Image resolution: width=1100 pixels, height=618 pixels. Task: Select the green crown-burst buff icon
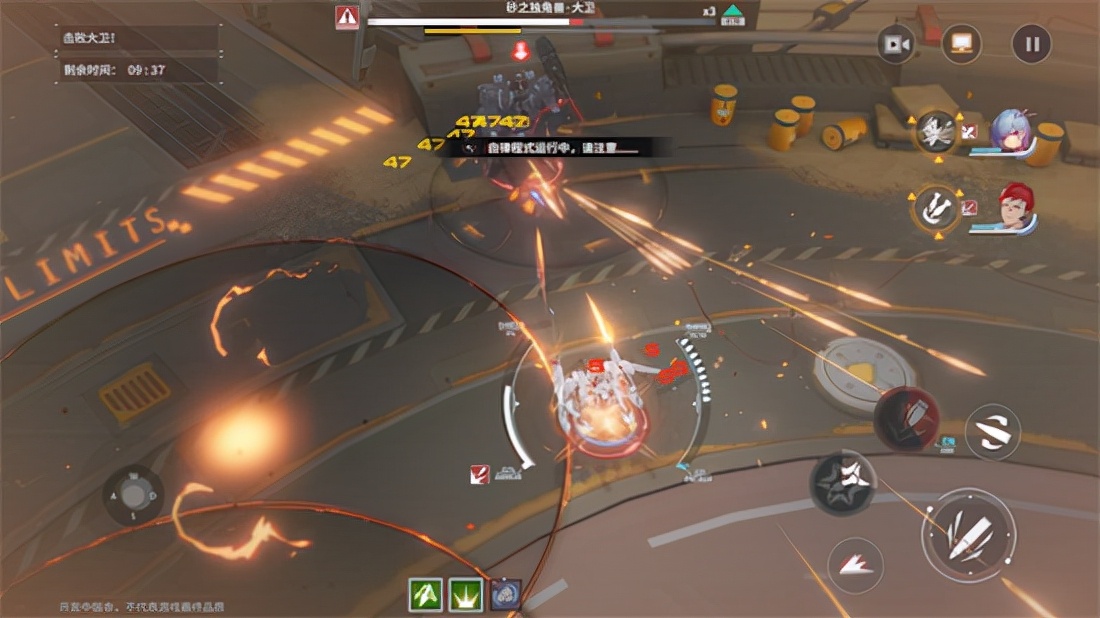[466, 594]
